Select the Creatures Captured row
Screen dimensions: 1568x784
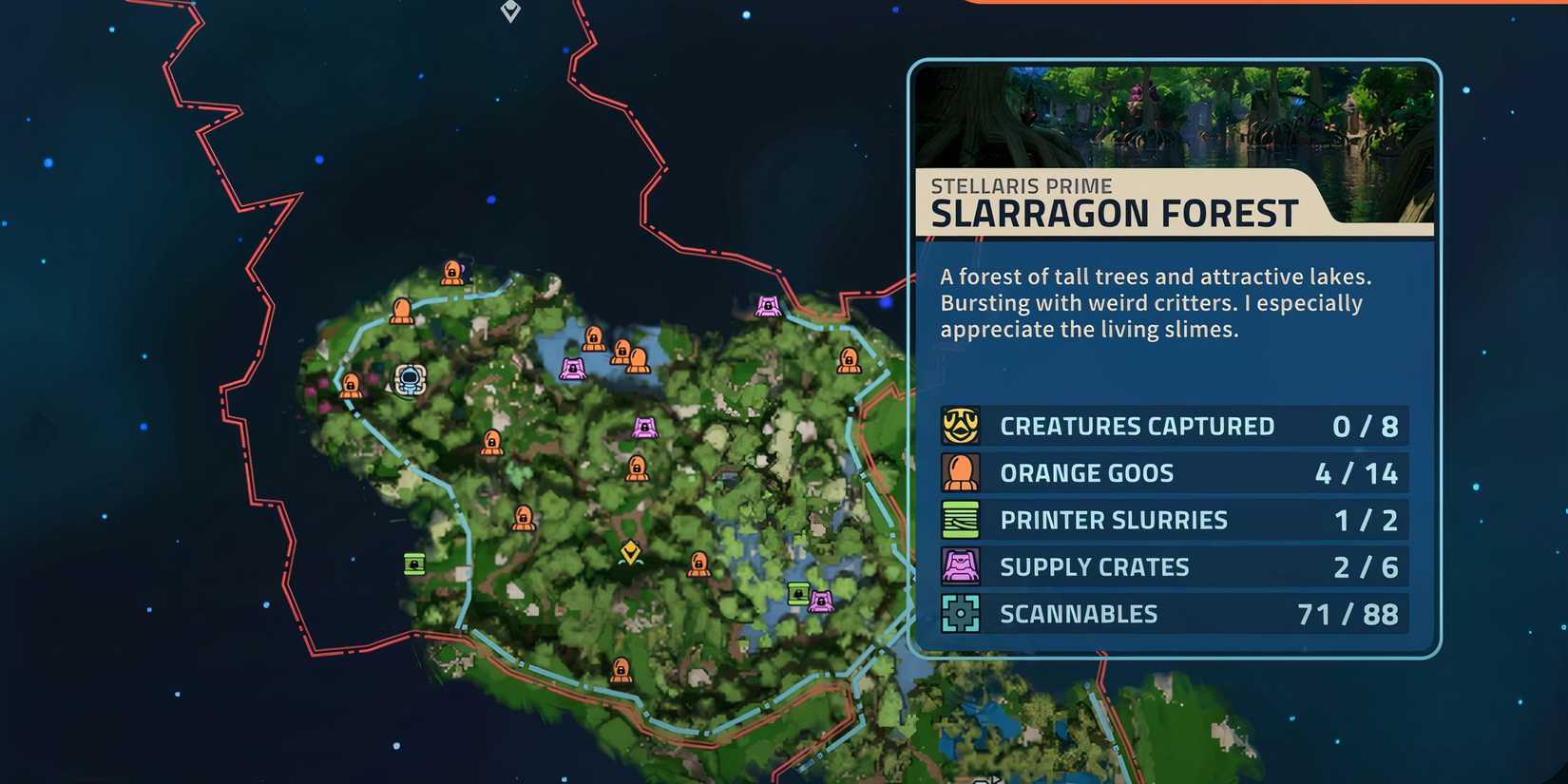pos(1174,426)
